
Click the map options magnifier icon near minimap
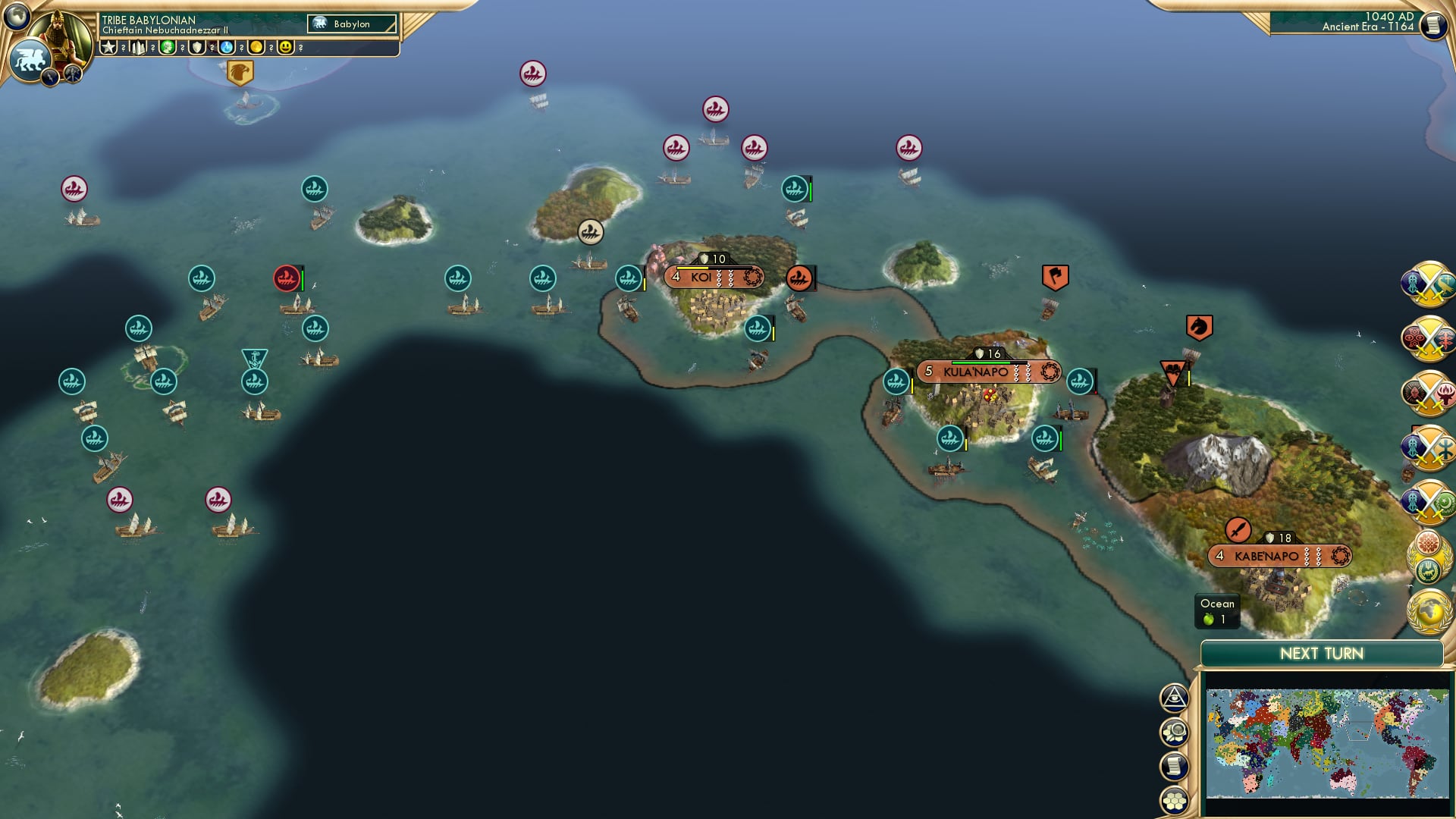[1174, 730]
